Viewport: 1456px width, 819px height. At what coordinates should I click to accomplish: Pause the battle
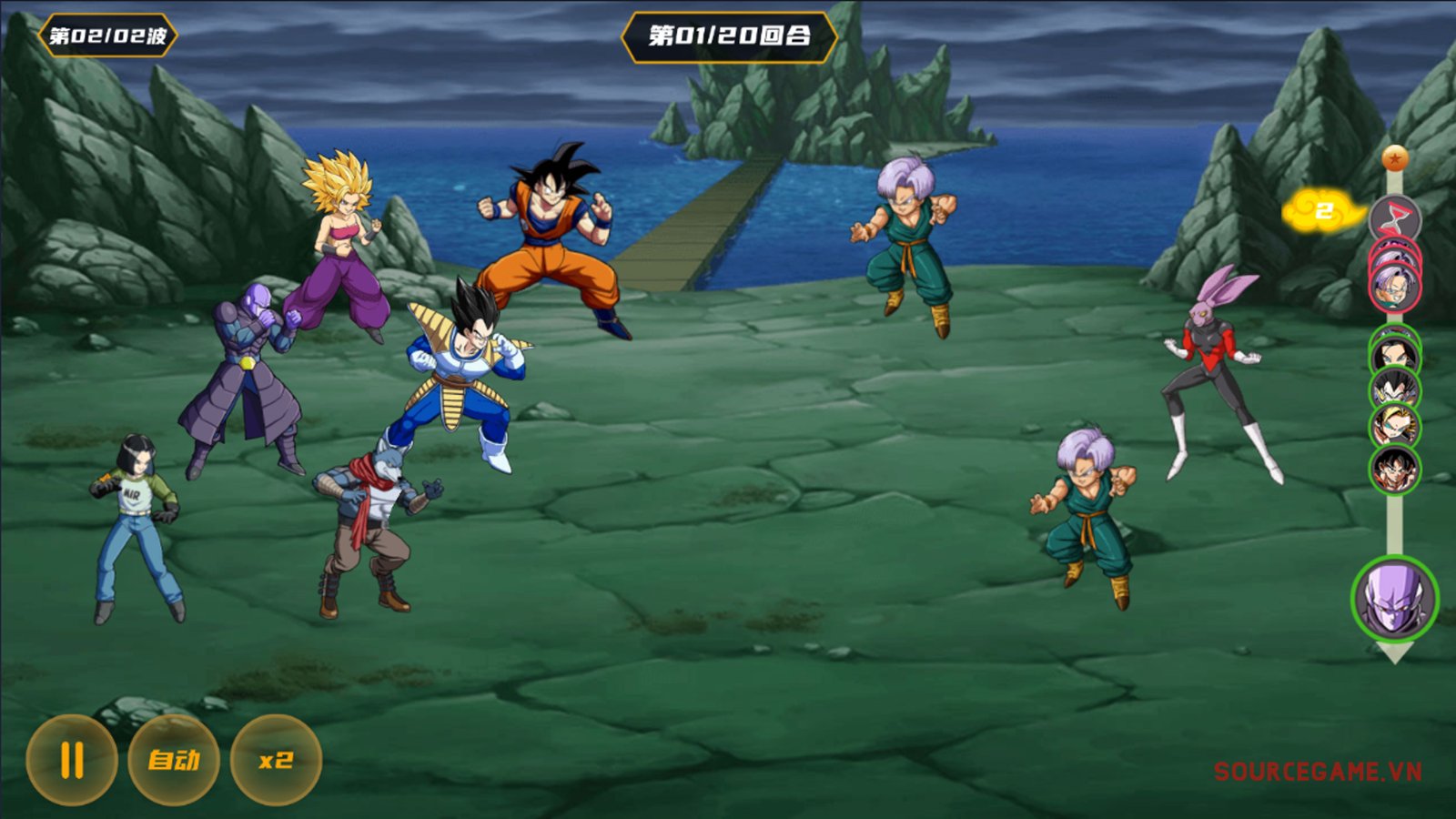click(x=72, y=760)
